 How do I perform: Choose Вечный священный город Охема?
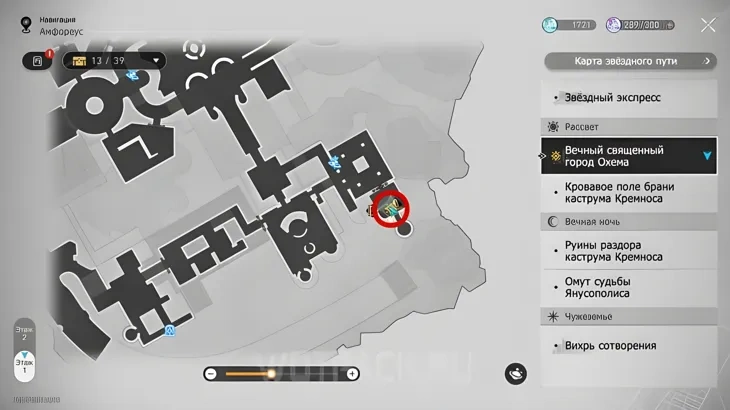pos(628,156)
